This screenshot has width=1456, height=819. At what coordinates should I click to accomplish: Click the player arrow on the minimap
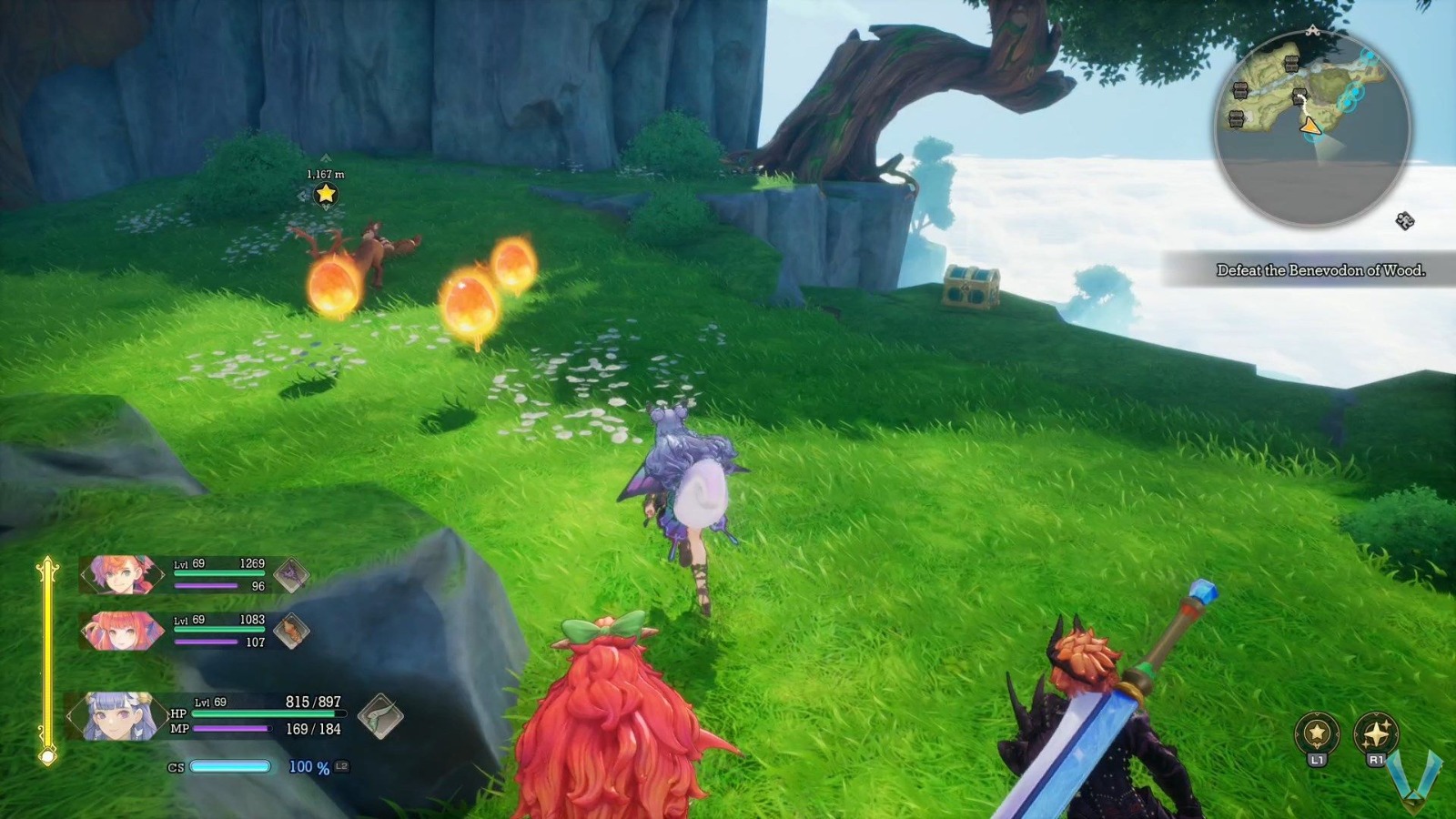[x=1311, y=126]
